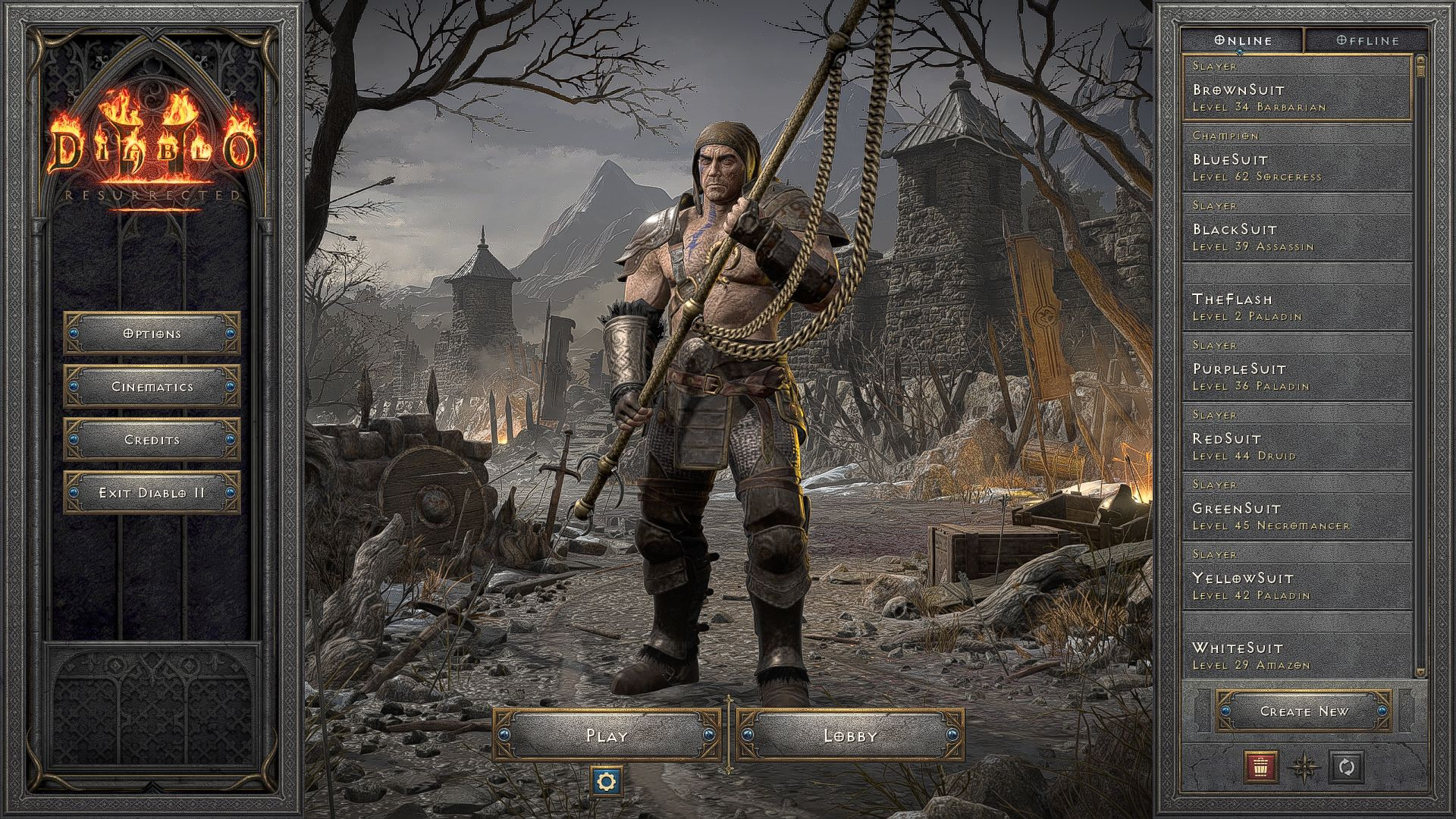Click the gem ornament on the Options button
The image size is (1456, 819).
tap(76, 334)
